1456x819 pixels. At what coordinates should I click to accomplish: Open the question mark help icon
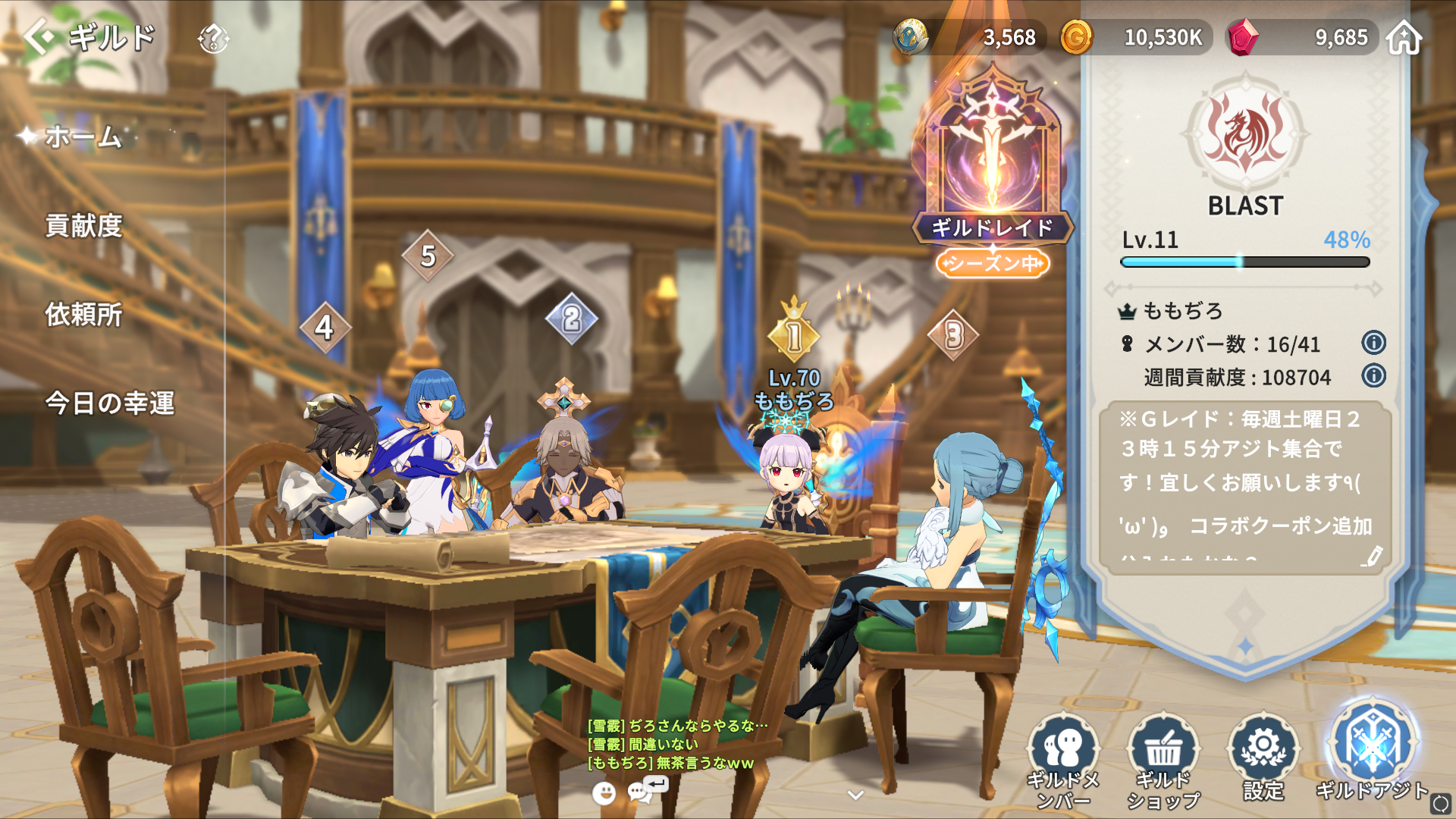point(213,38)
